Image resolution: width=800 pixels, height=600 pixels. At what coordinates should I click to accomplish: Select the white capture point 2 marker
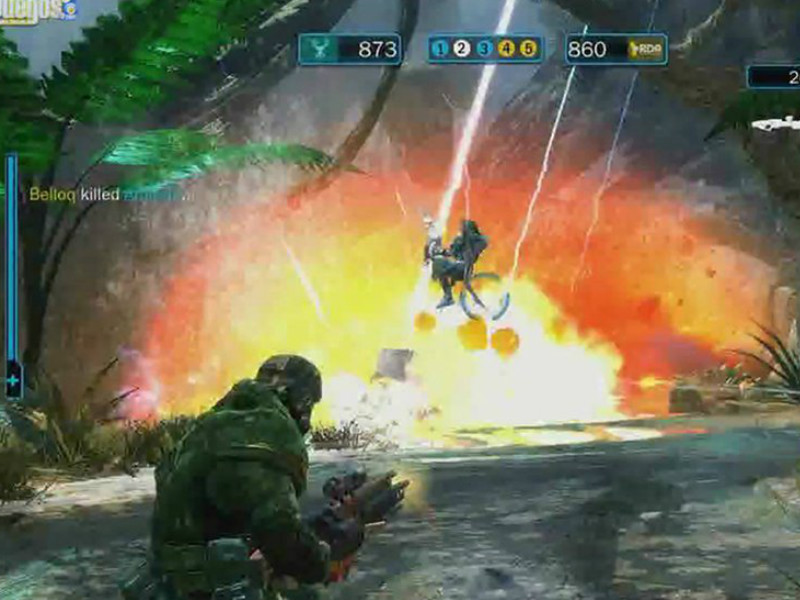tap(462, 48)
